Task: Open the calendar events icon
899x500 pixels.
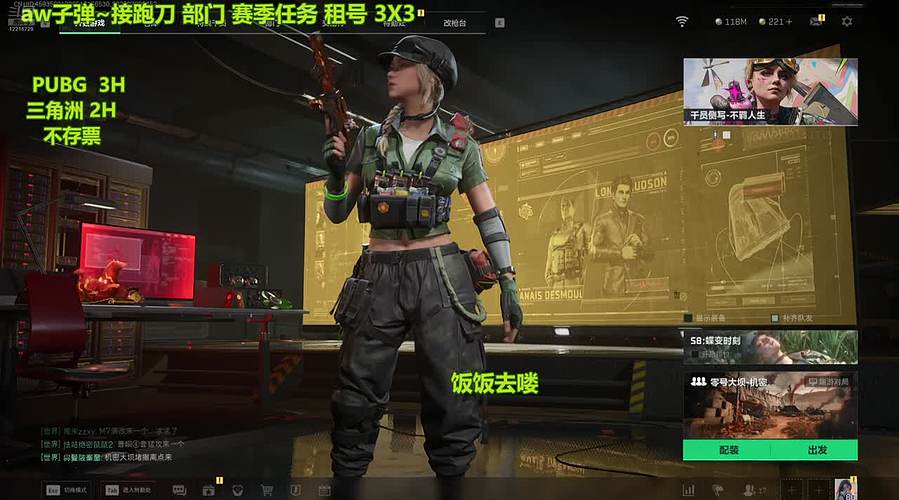Action: tap(324, 490)
